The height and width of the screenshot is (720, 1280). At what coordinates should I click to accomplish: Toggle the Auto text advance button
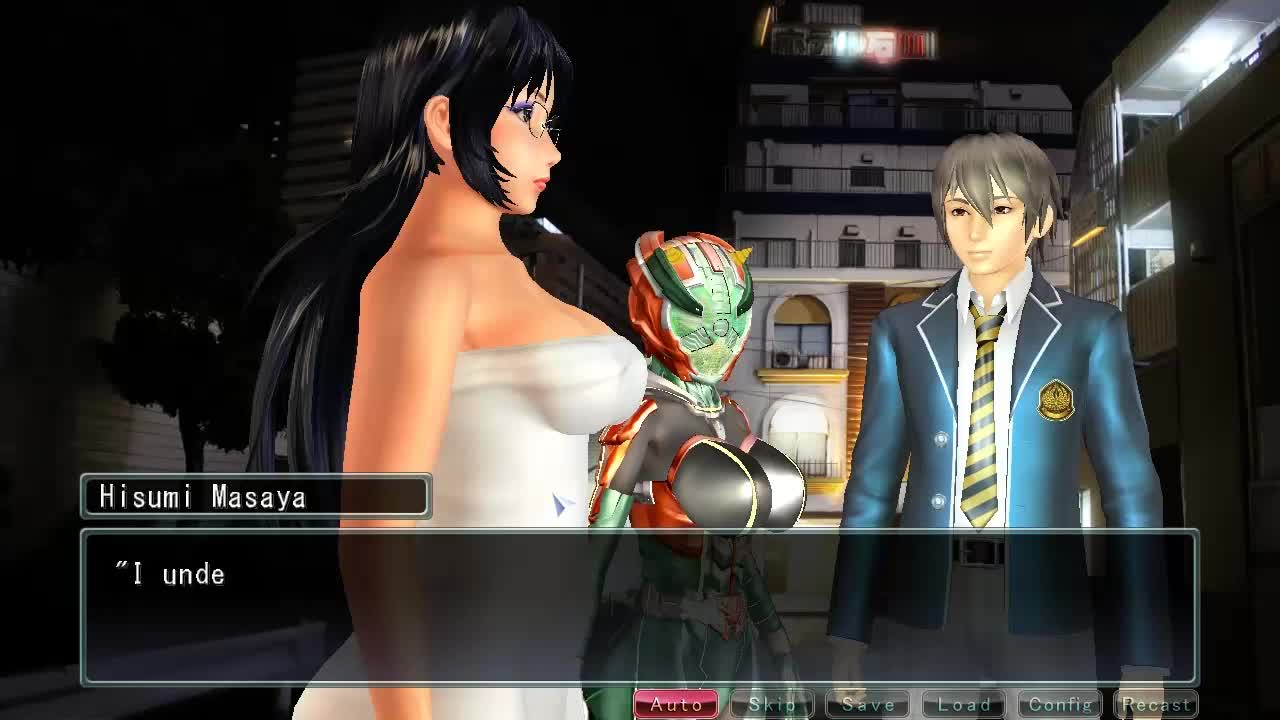[676, 705]
